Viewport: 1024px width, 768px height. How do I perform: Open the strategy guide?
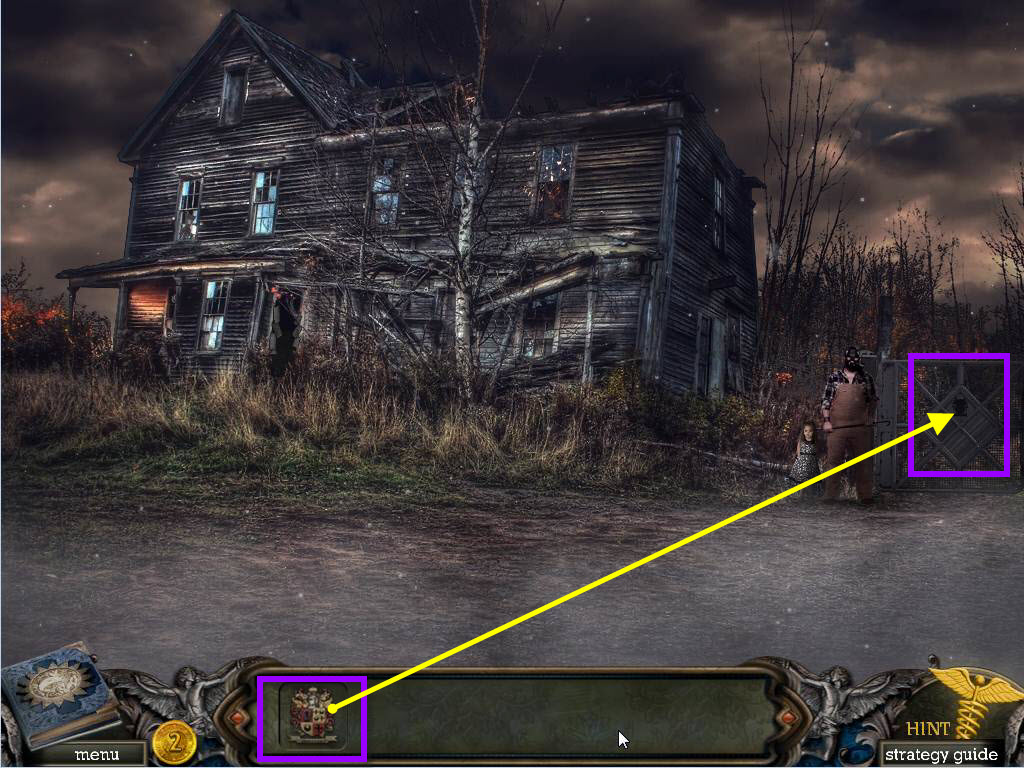[x=940, y=754]
